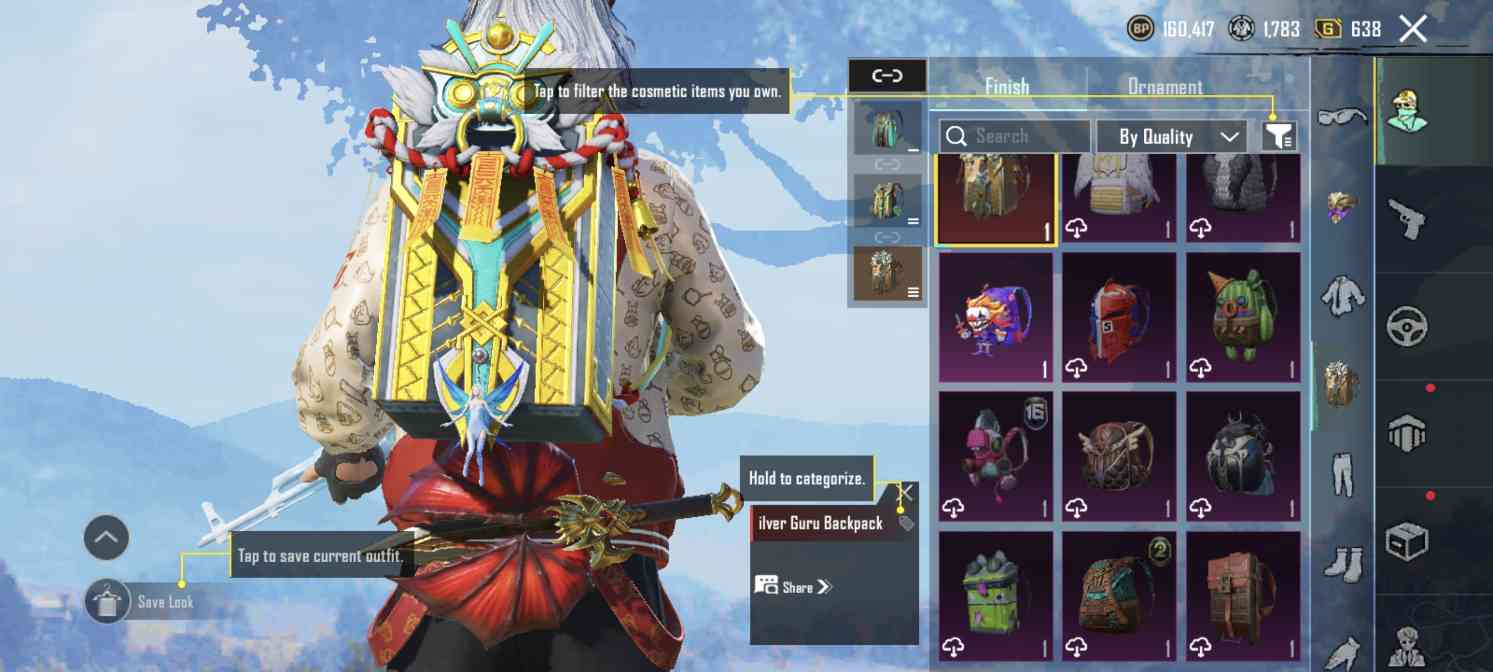
Task: Open the pants clothing category
Action: point(1342,473)
